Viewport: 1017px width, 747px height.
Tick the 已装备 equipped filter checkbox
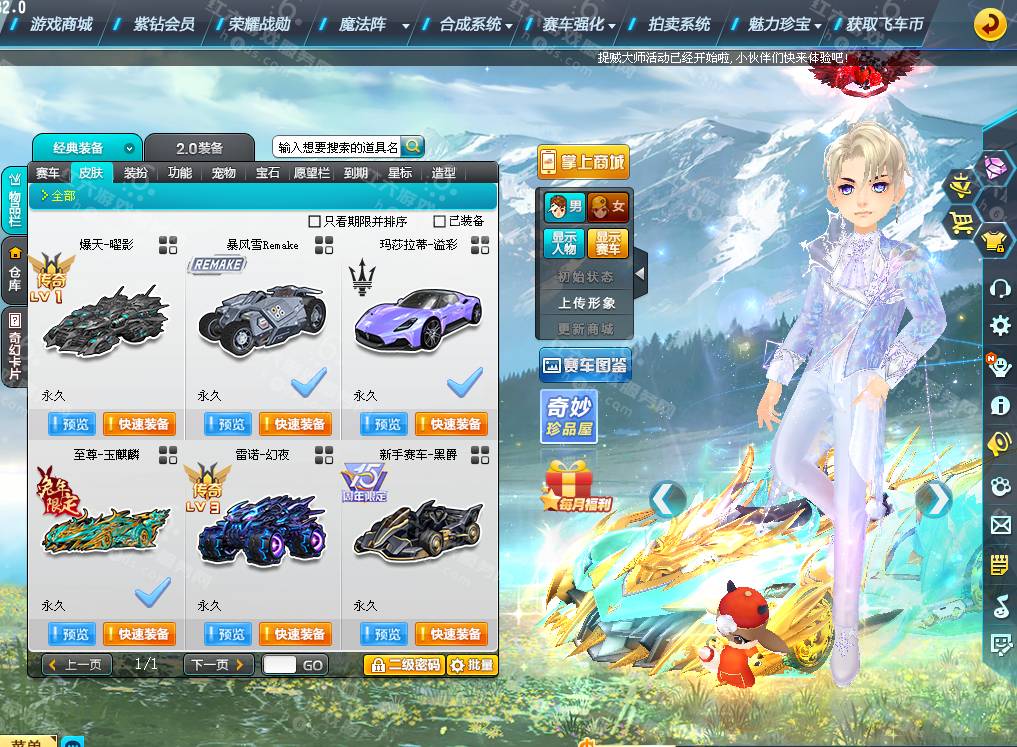[440, 221]
